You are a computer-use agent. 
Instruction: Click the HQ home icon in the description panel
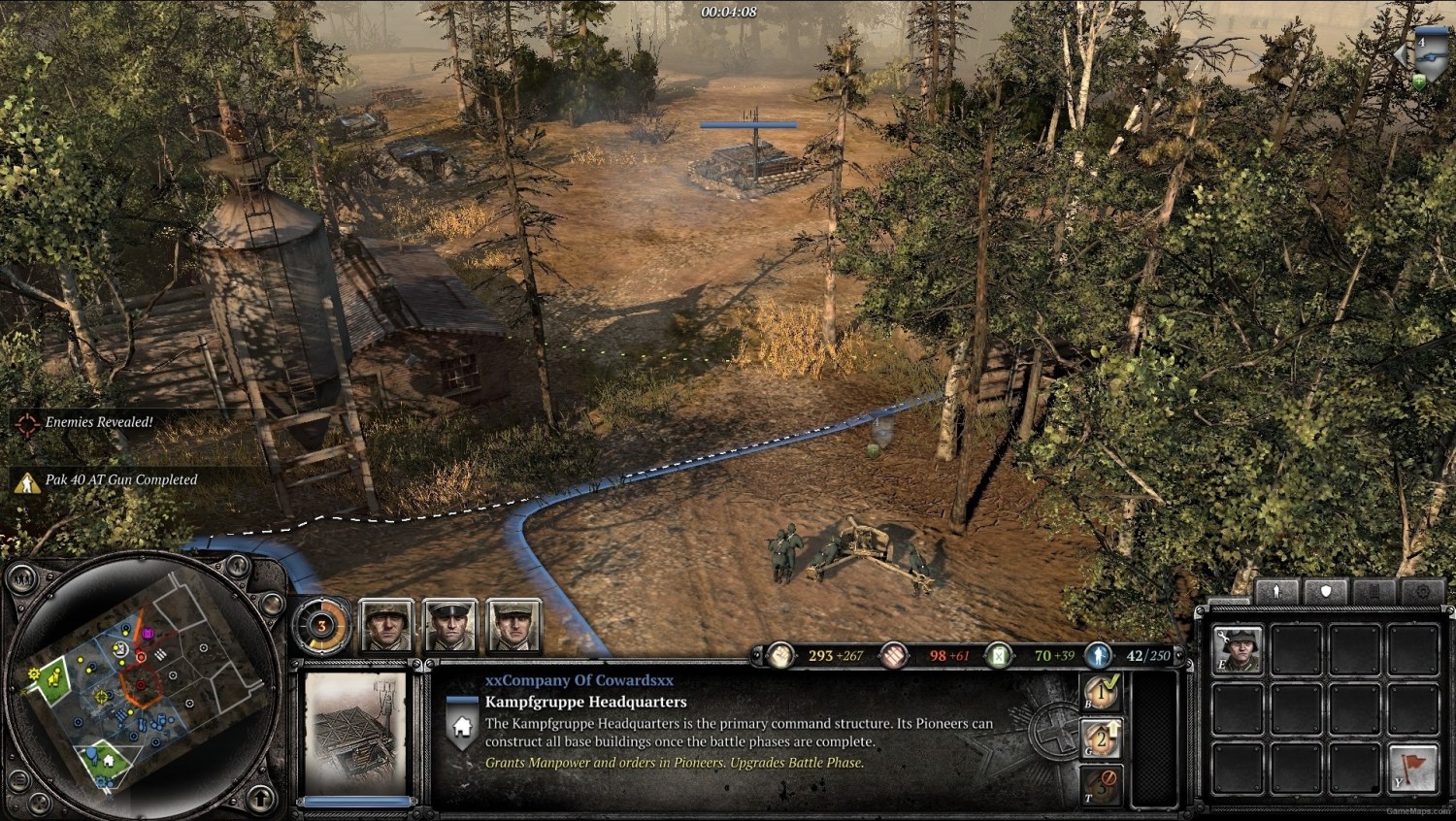tap(460, 727)
